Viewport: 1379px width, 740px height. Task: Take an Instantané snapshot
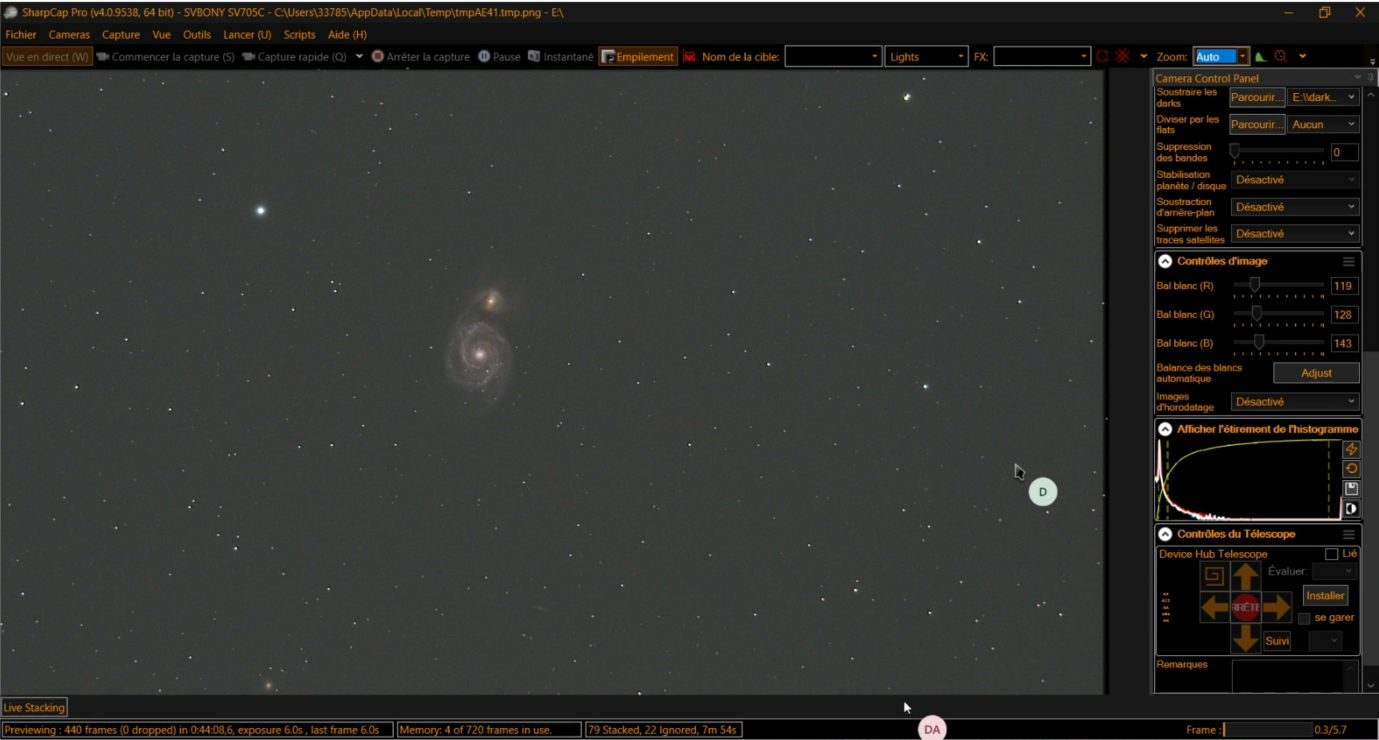[560, 57]
